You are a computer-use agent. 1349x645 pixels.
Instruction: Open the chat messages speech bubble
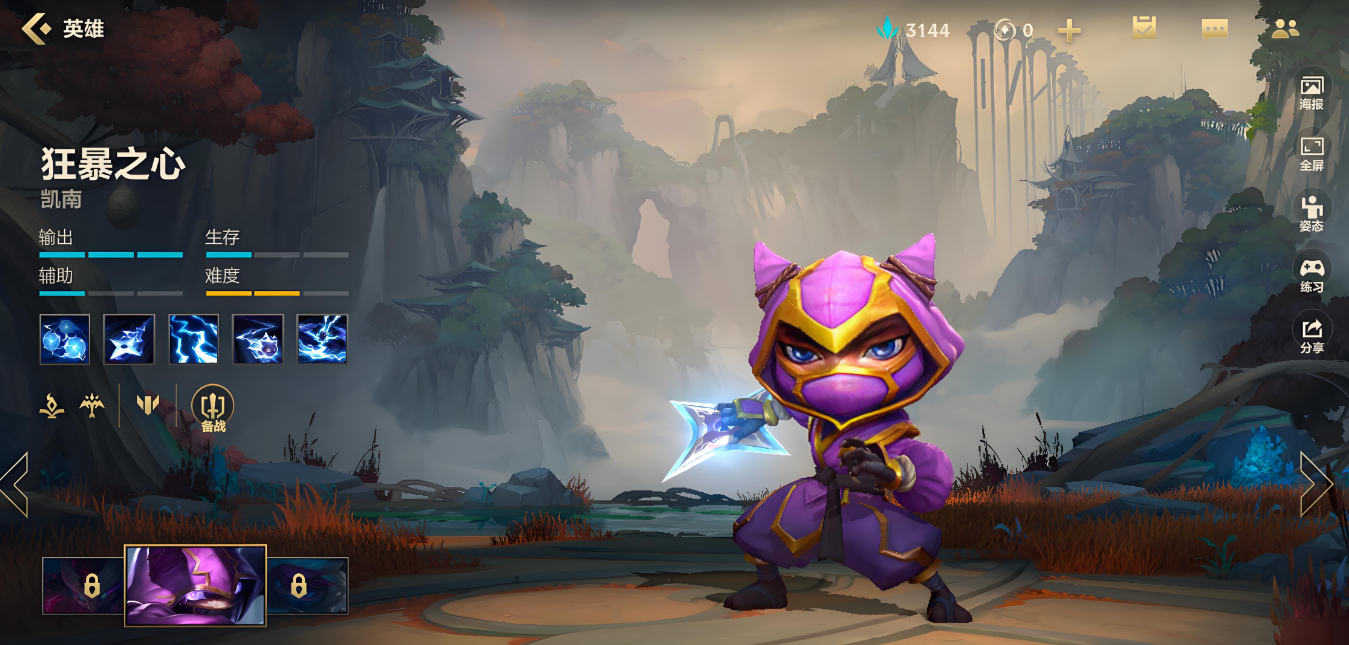point(1214,29)
